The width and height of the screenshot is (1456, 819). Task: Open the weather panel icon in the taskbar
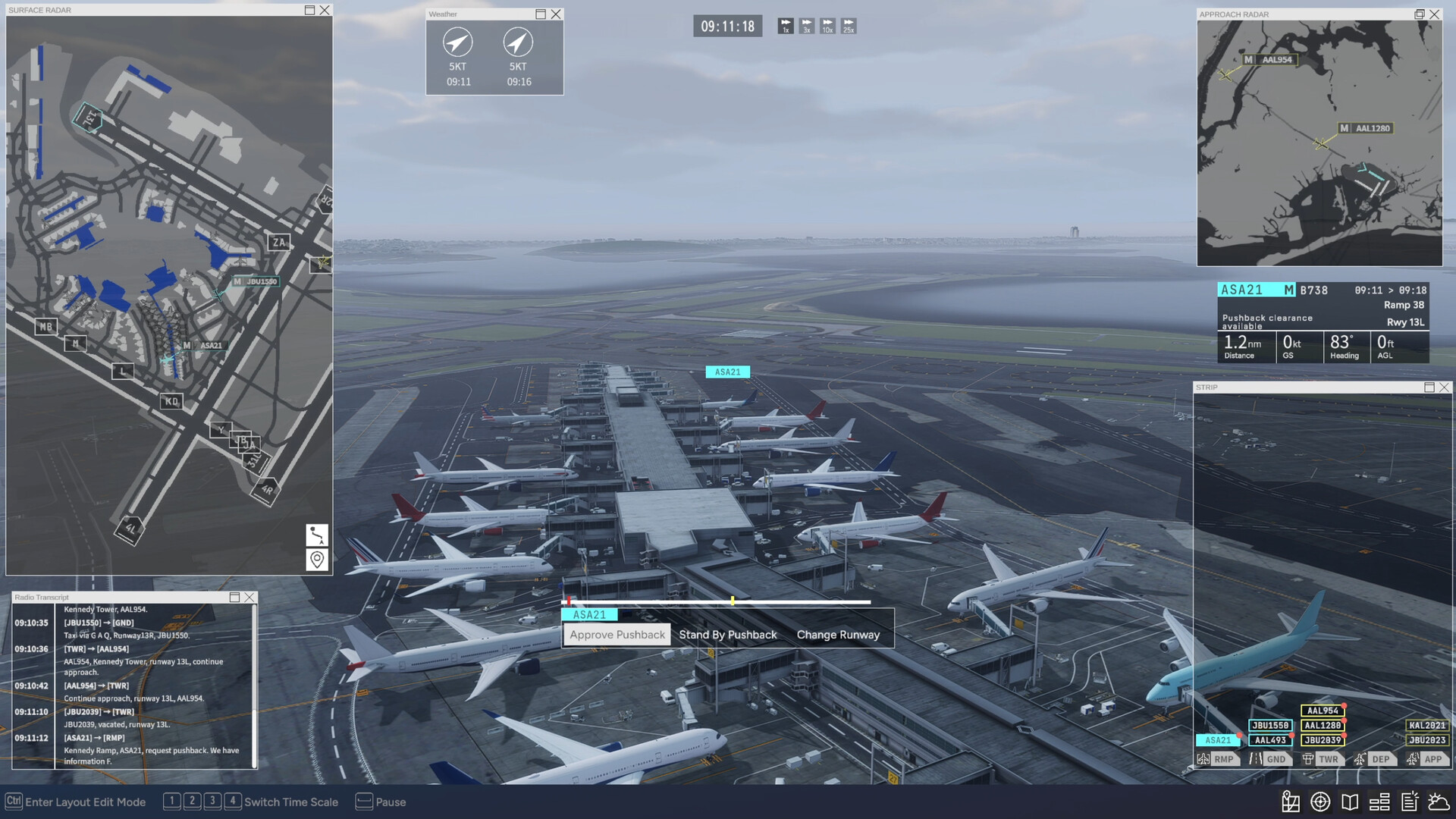tap(1439, 802)
